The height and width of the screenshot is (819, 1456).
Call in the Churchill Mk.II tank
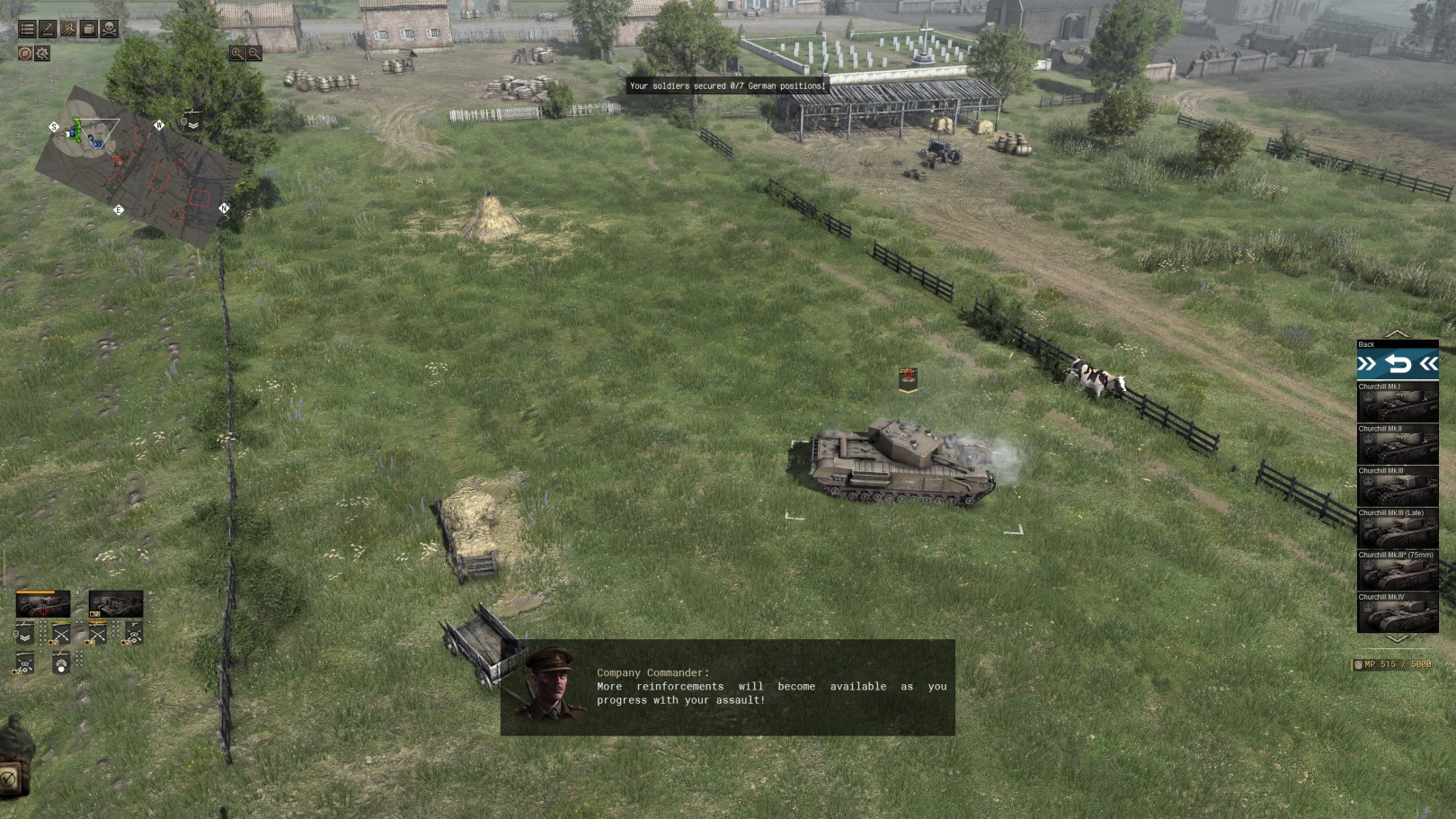click(1398, 444)
